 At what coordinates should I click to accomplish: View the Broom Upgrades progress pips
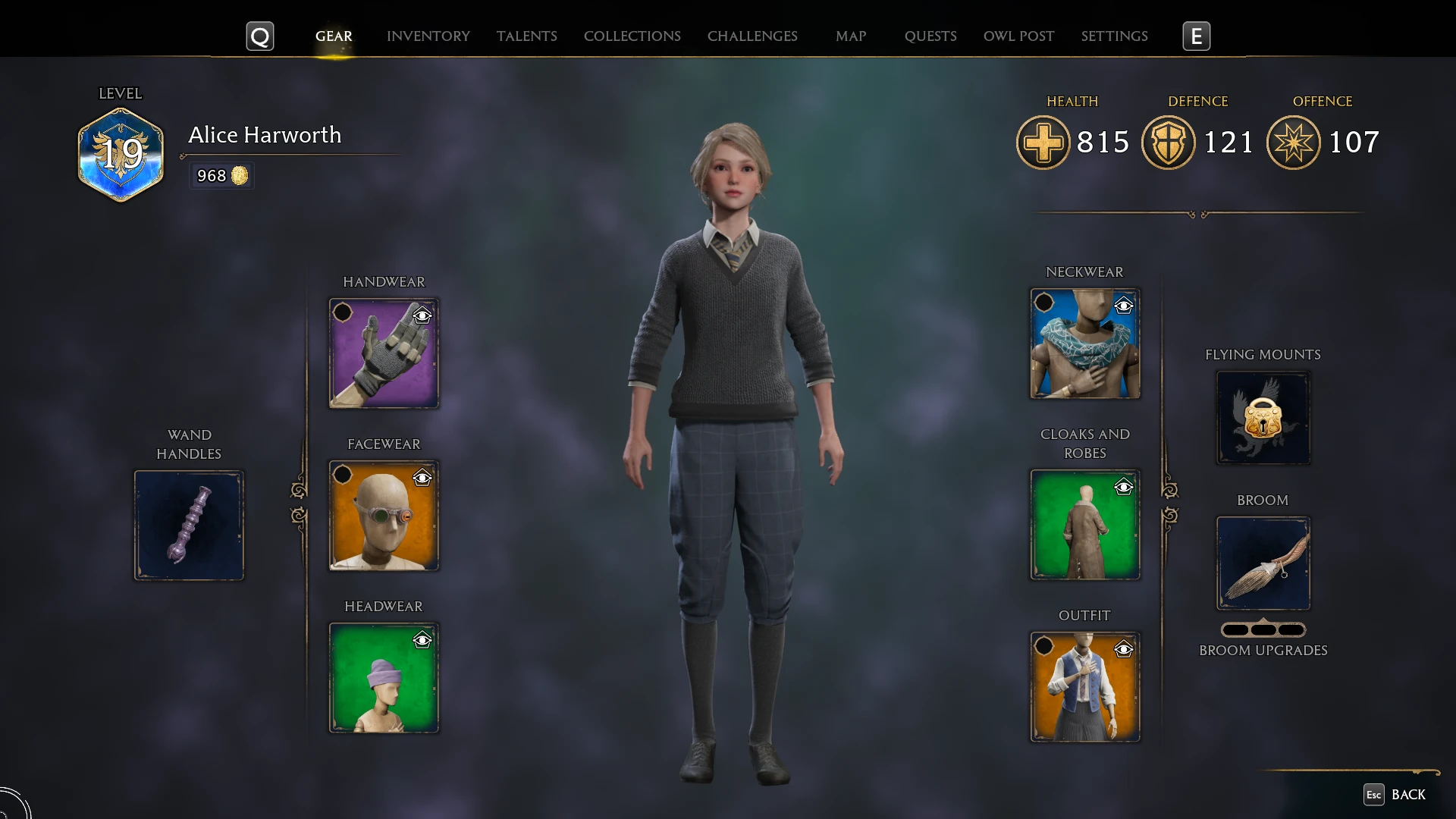click(x=1263, y=629)
